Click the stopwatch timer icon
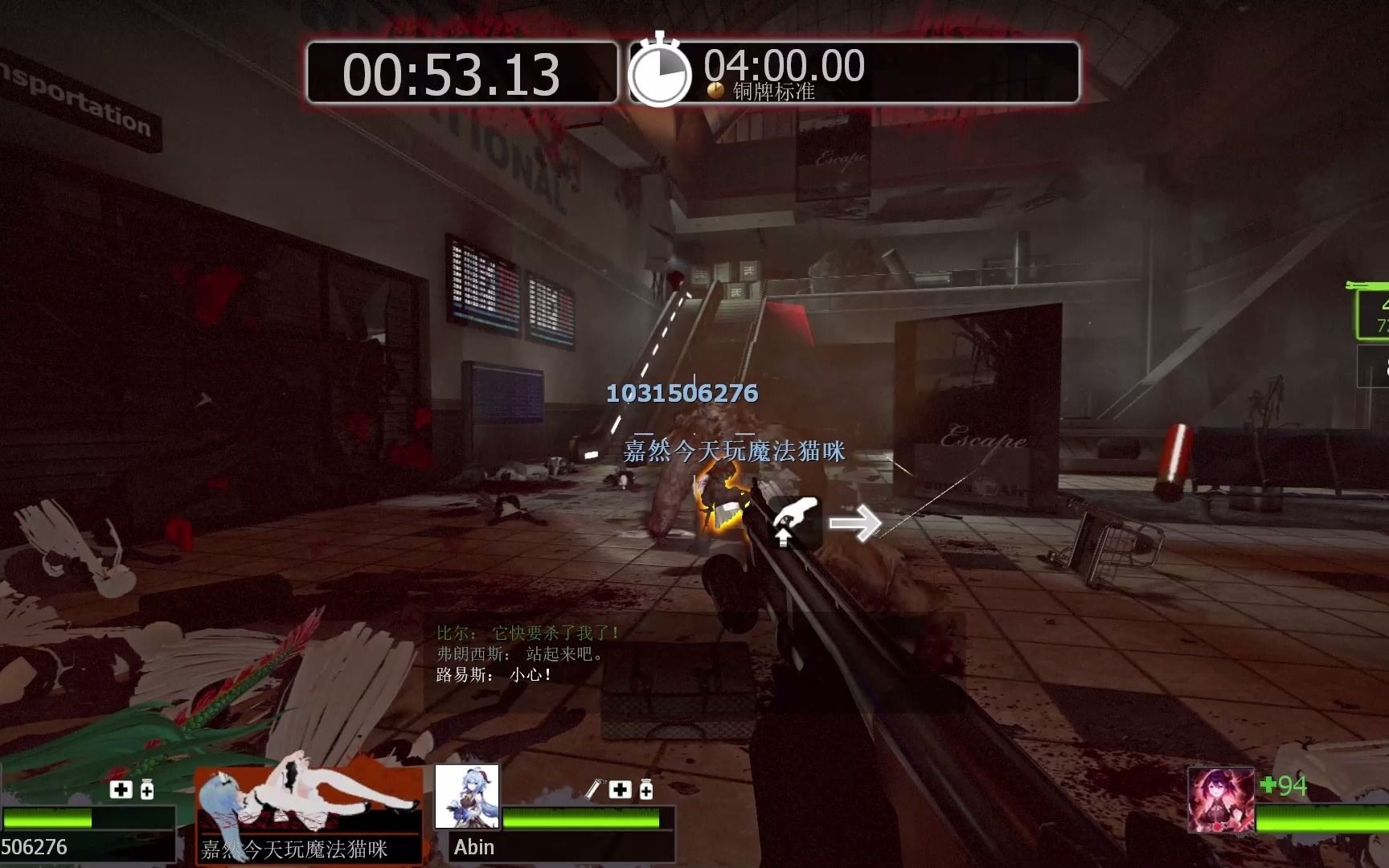This screenshot has width=1389, height=868. 659,72
